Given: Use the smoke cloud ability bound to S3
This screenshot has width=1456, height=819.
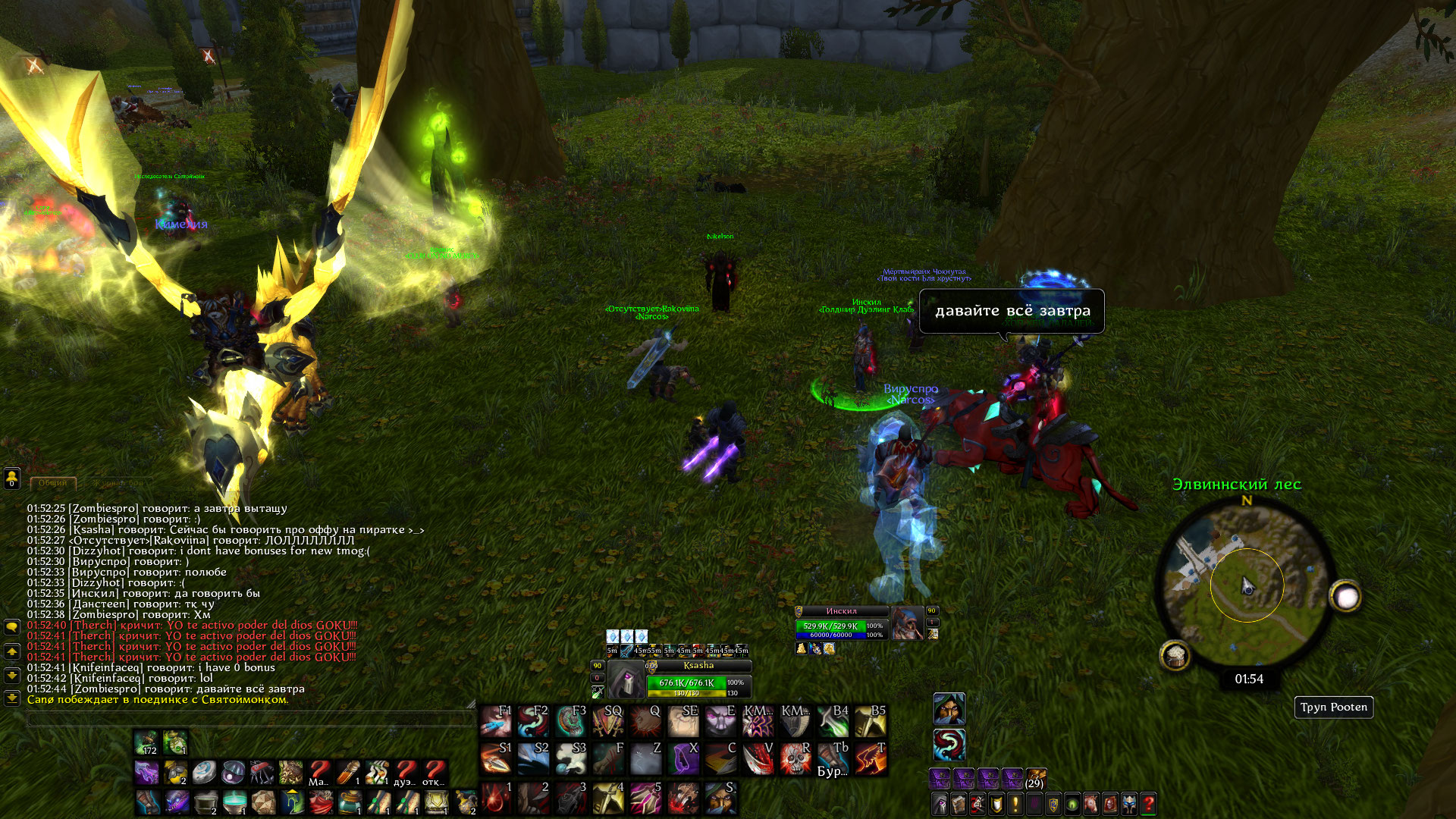Looking at the screenshot, I should point(570,758).
